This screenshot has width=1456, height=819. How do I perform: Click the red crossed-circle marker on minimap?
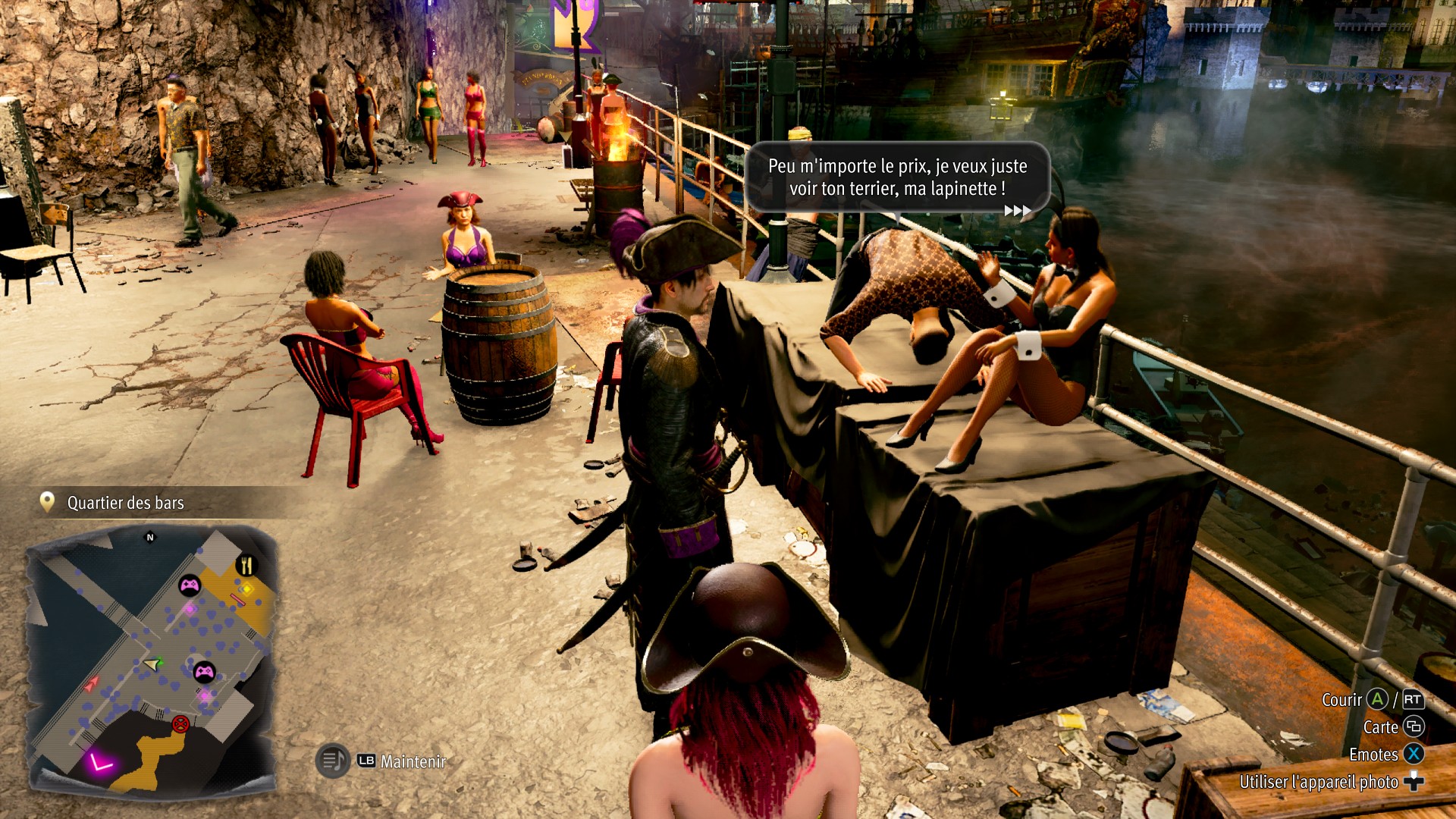tap(180, 723)
